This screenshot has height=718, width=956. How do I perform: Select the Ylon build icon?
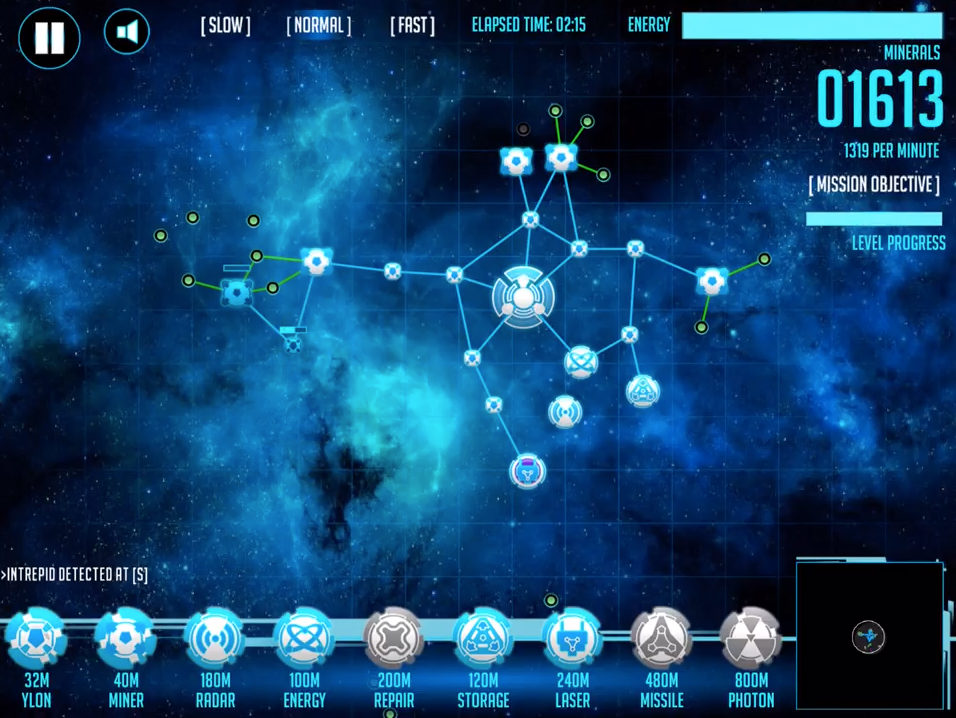pos(36,639)
